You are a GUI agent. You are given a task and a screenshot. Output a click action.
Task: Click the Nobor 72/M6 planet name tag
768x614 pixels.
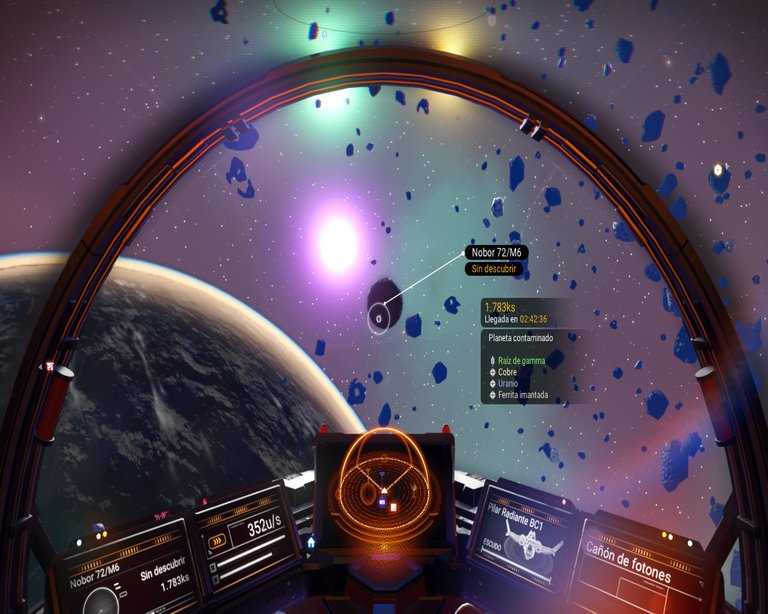tap(497, 253)
